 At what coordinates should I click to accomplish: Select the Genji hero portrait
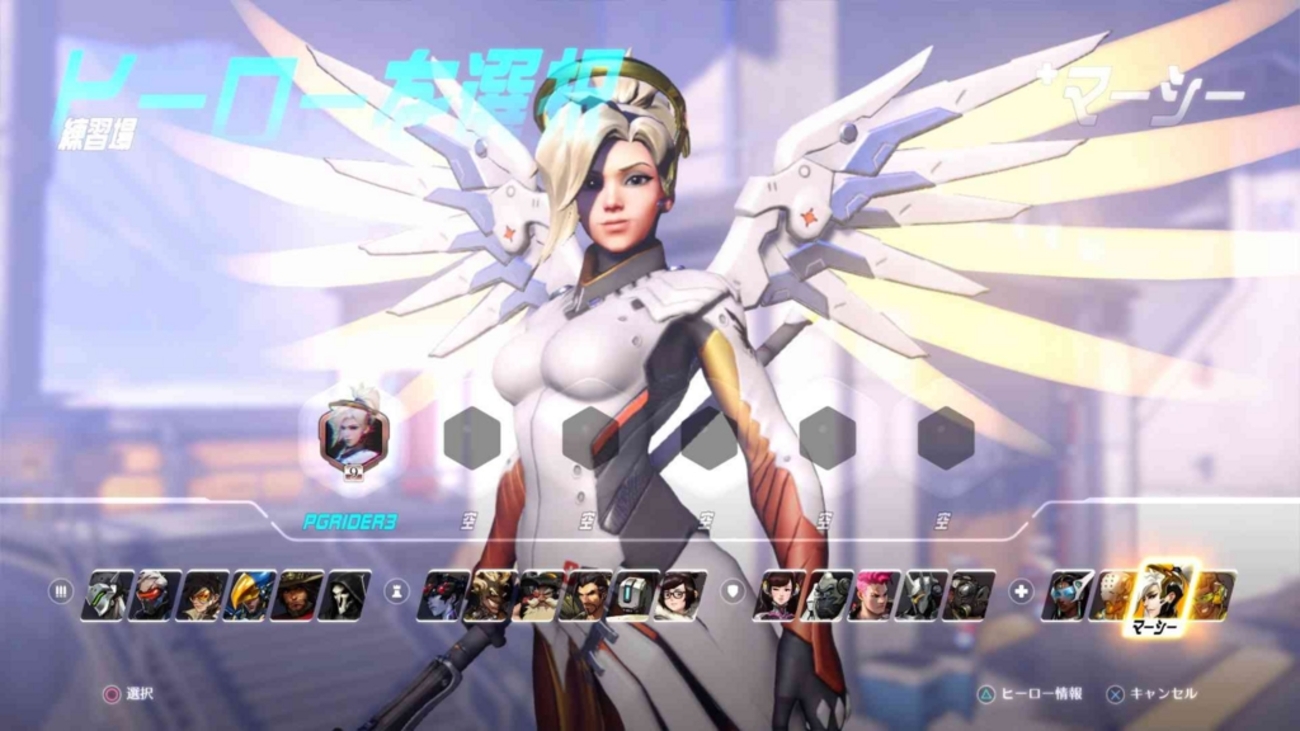[x=107, y=595]
